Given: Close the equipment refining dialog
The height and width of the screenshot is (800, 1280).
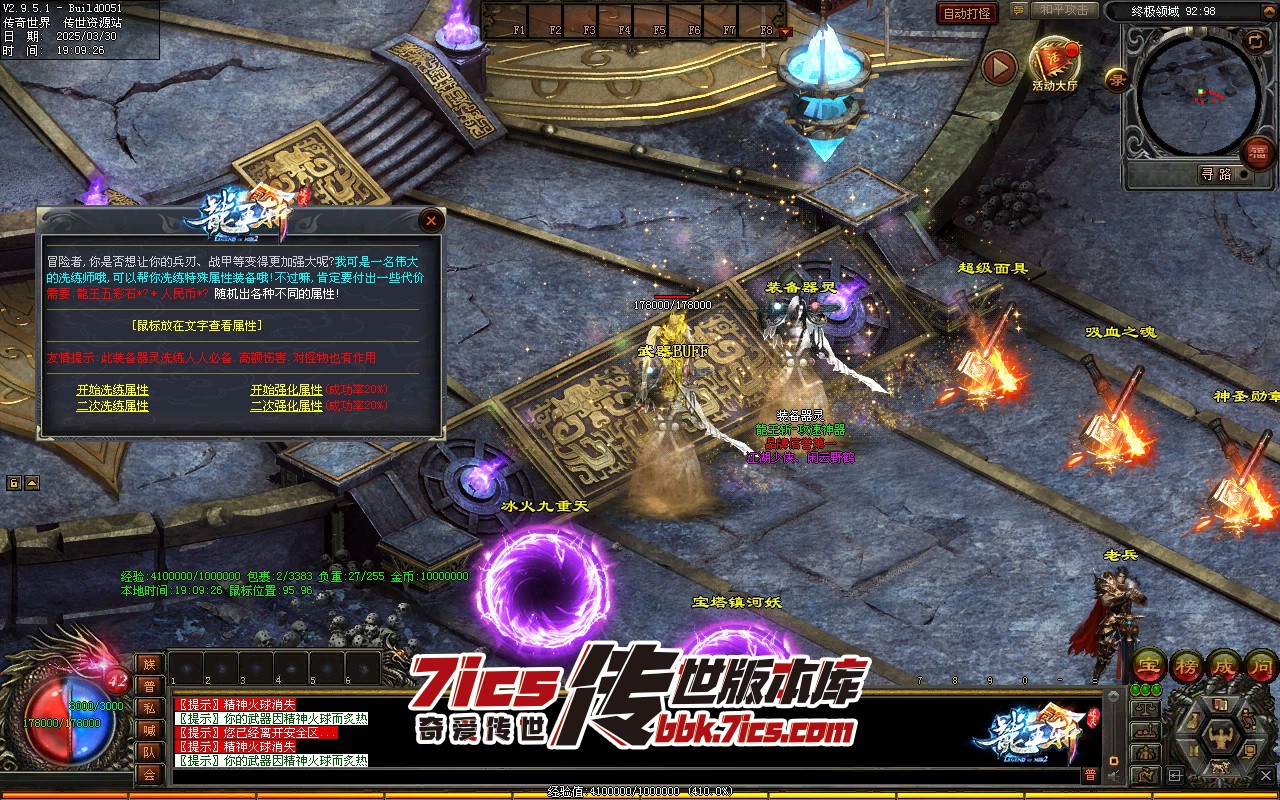Looking at the screenshot, I should click(x=431, y=220).
